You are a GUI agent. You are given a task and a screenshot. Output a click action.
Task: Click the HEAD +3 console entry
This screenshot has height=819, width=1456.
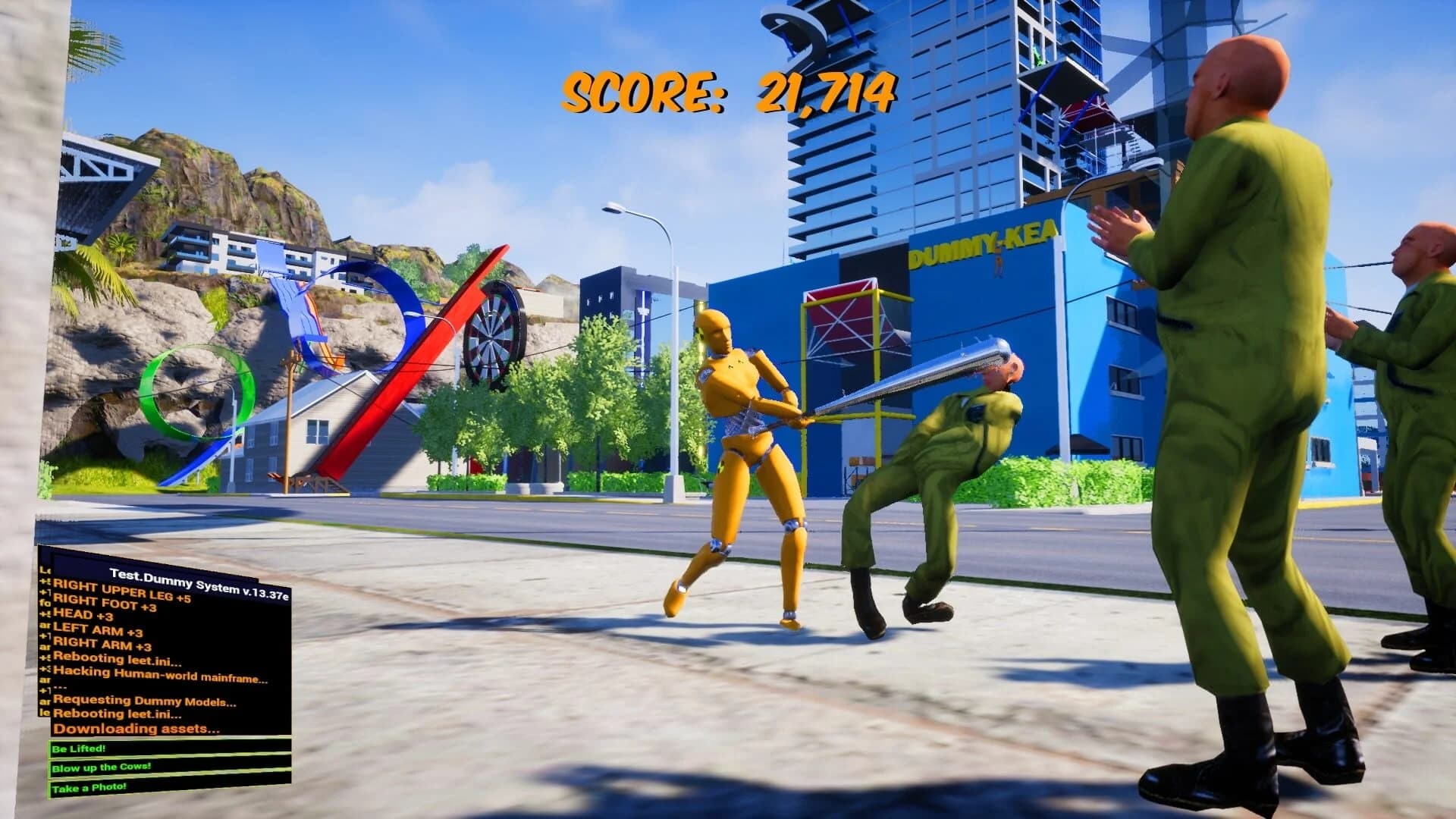83,613
